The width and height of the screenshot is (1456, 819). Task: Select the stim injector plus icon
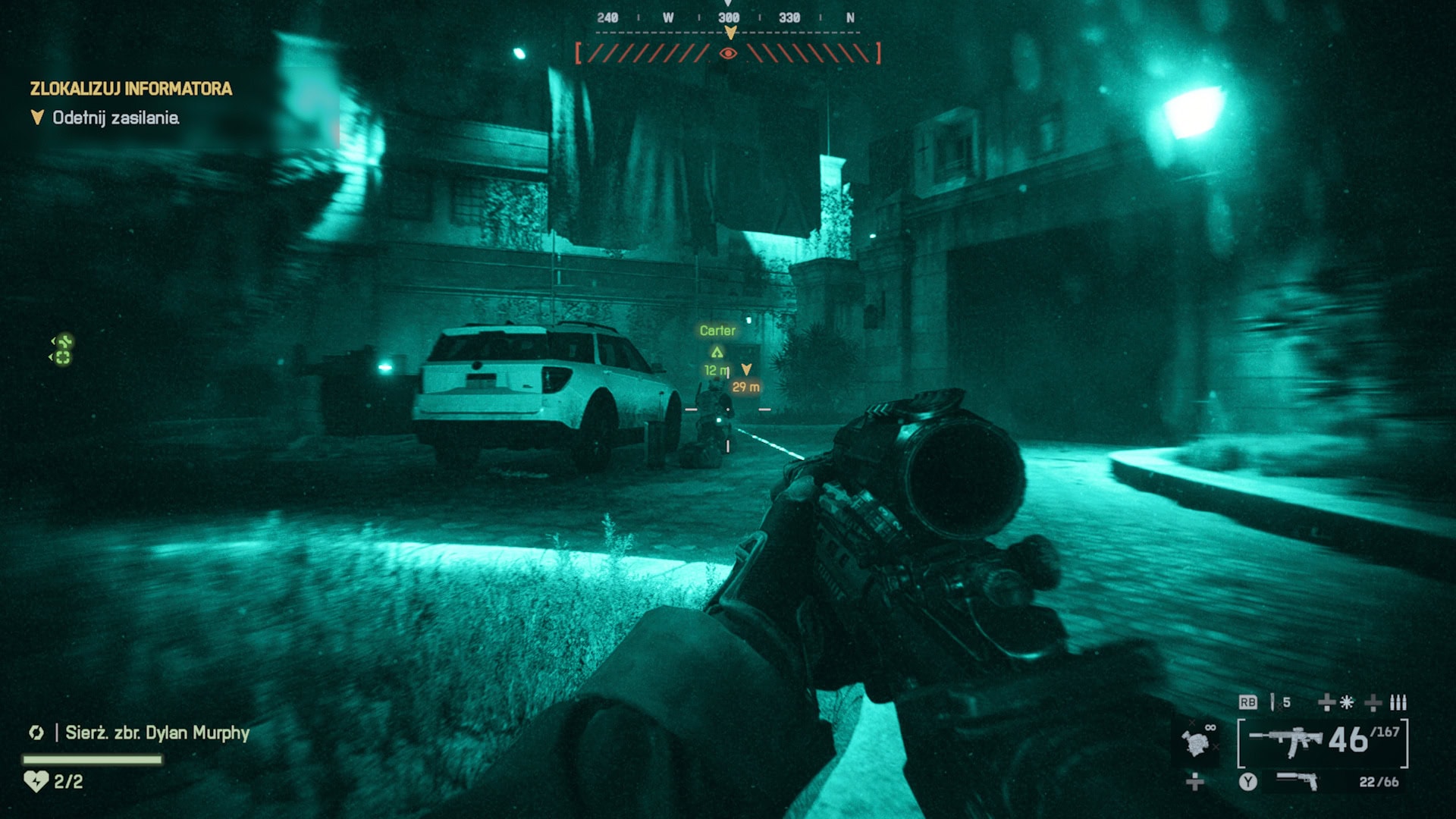pos(1325,703)
